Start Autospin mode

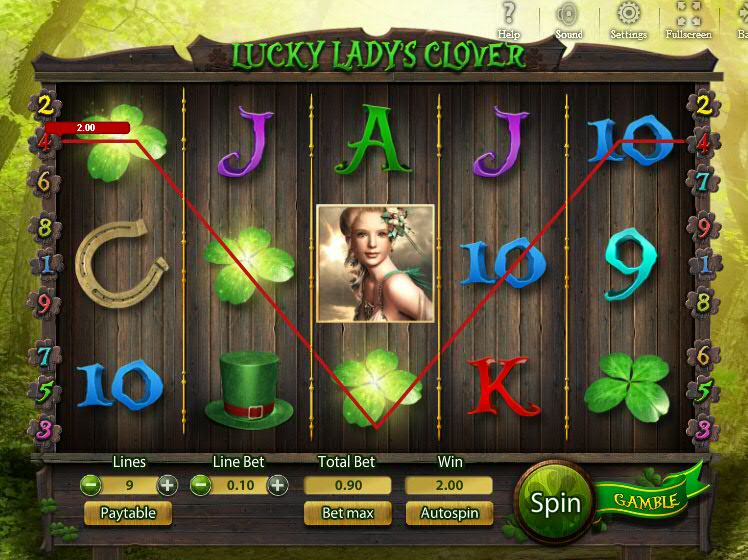click(449, 513)
